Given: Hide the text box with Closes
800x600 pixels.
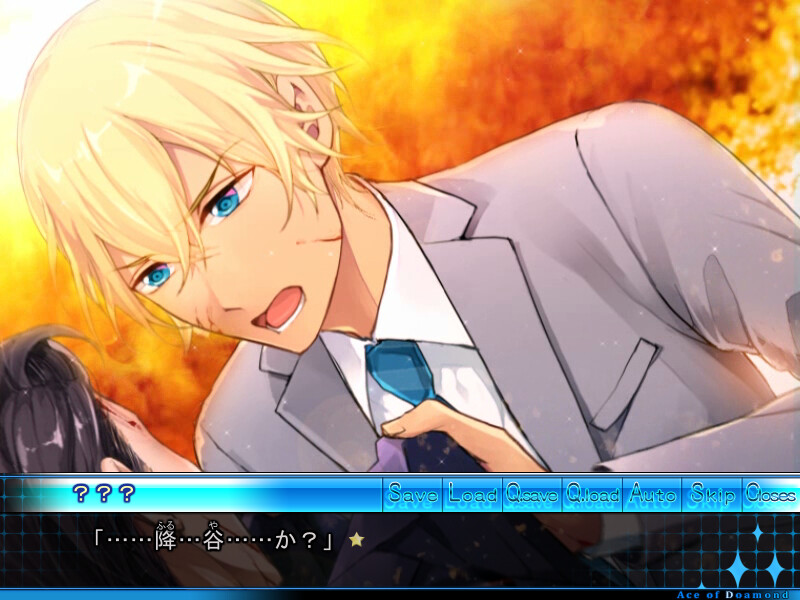Looking at the screenshot, I should click(771, 493).
